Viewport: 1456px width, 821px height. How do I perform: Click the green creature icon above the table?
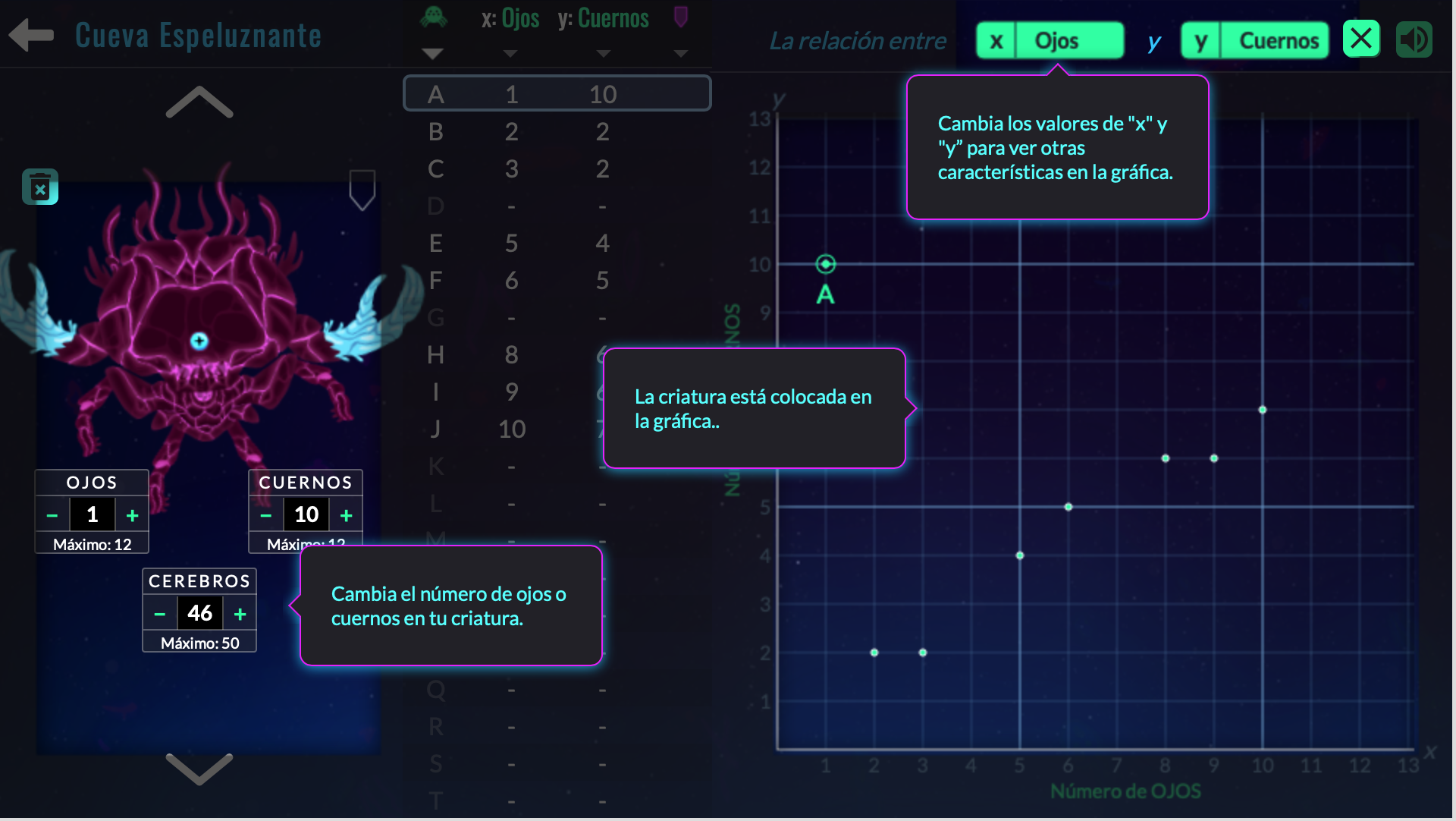click(434, 17)
